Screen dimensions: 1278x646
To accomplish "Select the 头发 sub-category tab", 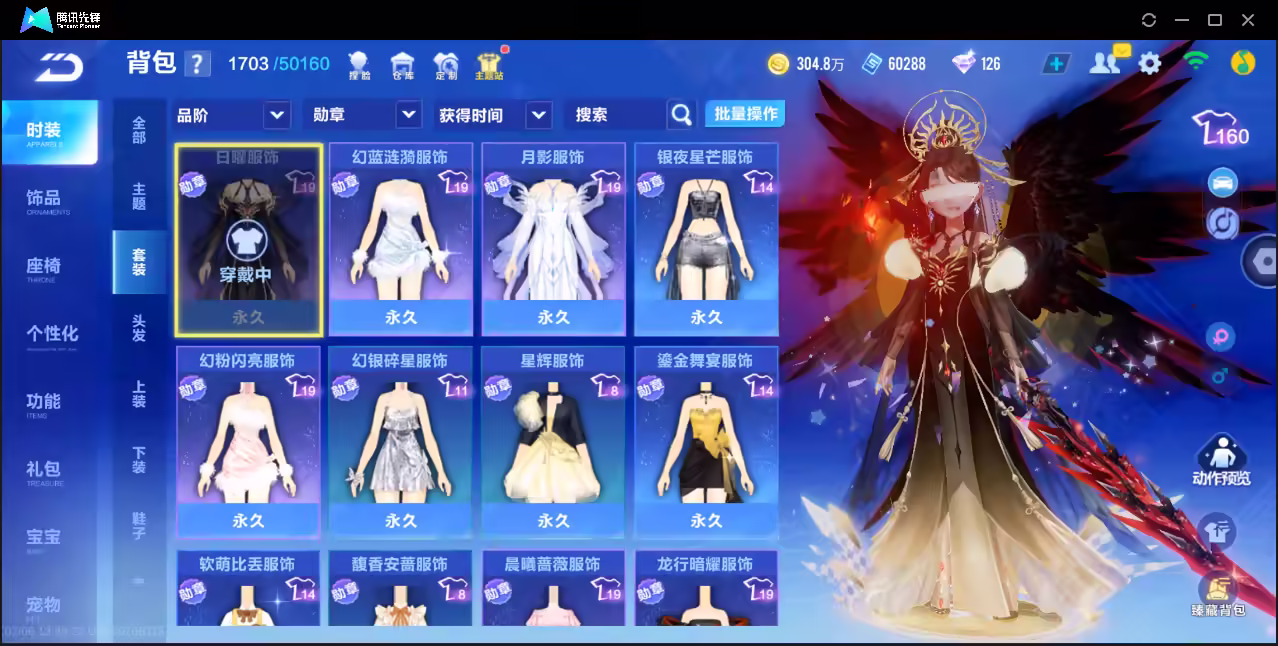I will (x=139, y=328).
